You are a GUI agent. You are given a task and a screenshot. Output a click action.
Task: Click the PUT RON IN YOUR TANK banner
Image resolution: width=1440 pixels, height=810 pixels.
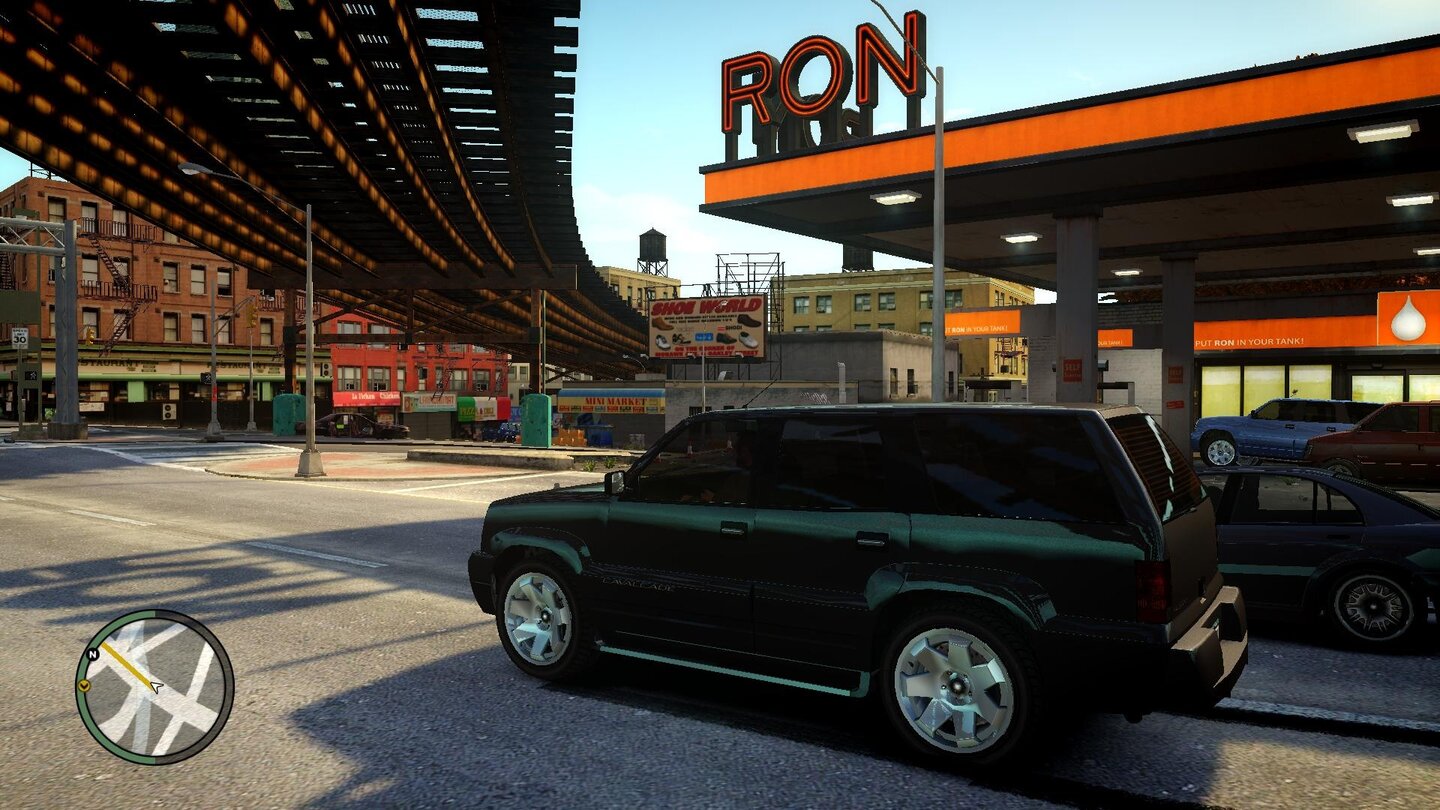[1248, 341]
